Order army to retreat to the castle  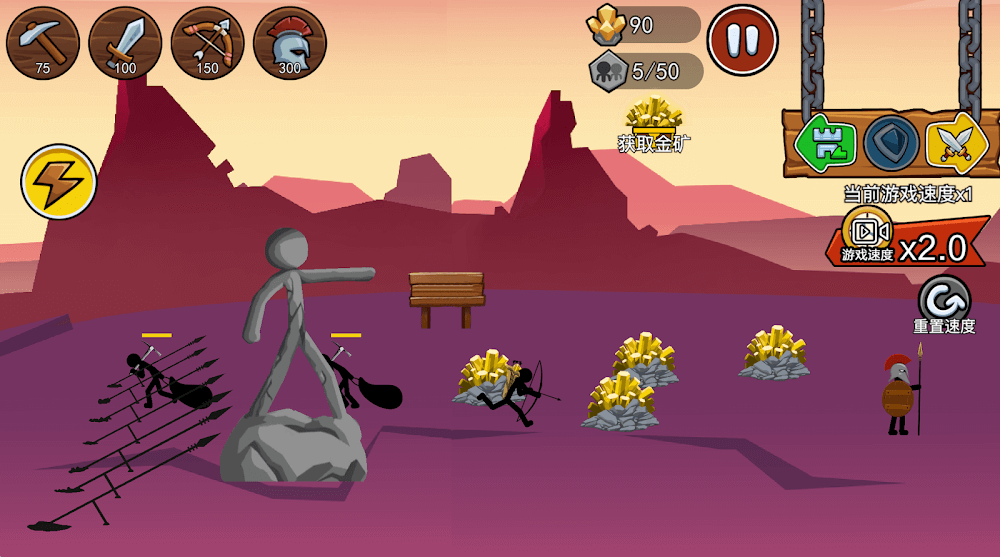pos(826,143)
